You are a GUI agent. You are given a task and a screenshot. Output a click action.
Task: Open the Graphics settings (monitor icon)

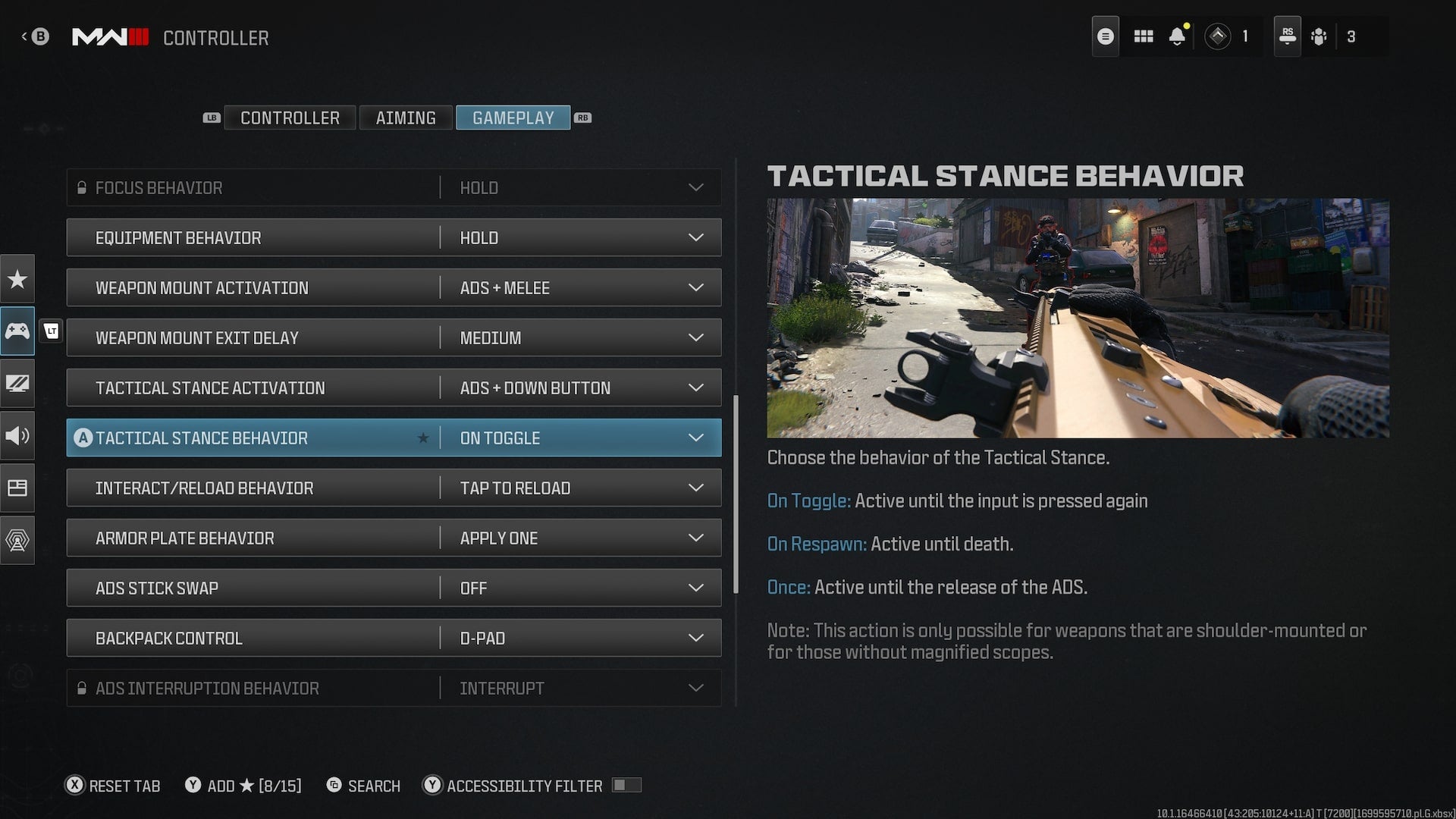tap(17, 384)
